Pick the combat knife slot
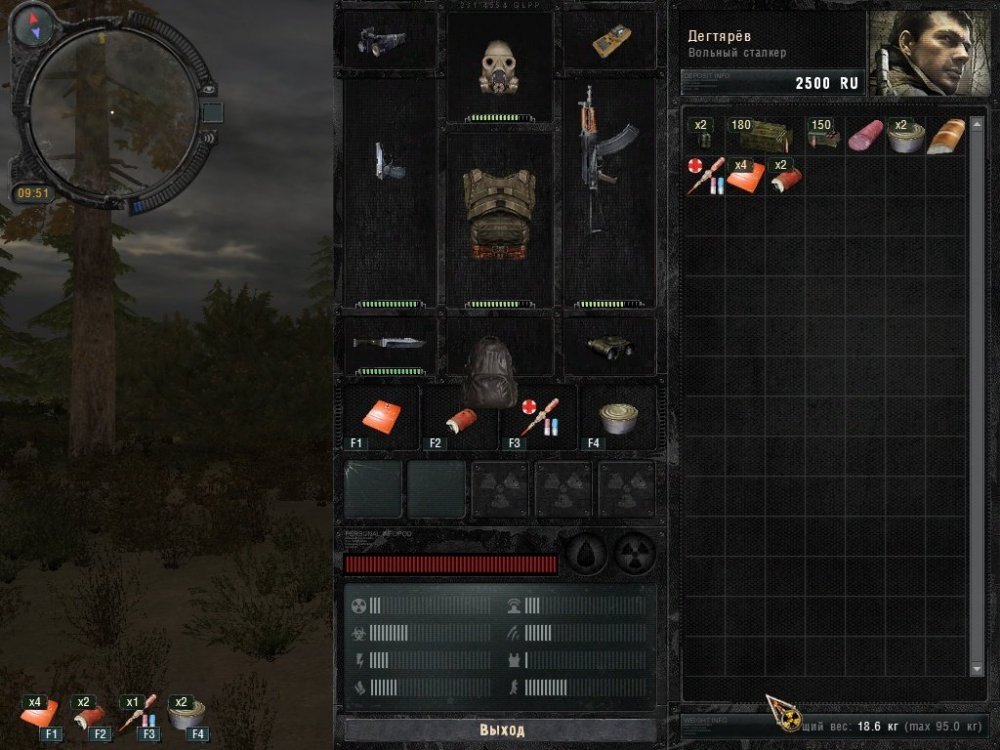 [390, 342]
